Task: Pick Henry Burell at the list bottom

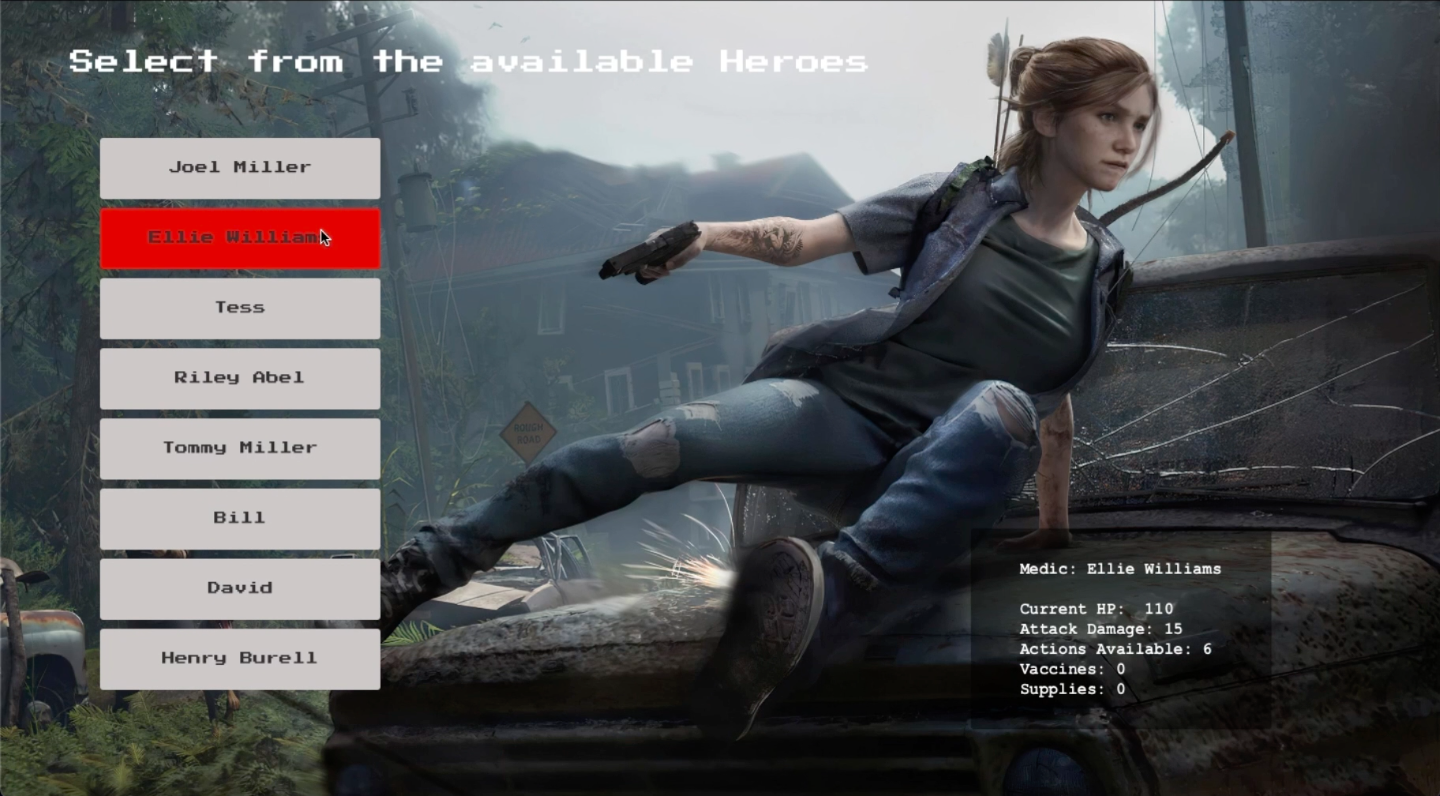Action: coord(240,658)
